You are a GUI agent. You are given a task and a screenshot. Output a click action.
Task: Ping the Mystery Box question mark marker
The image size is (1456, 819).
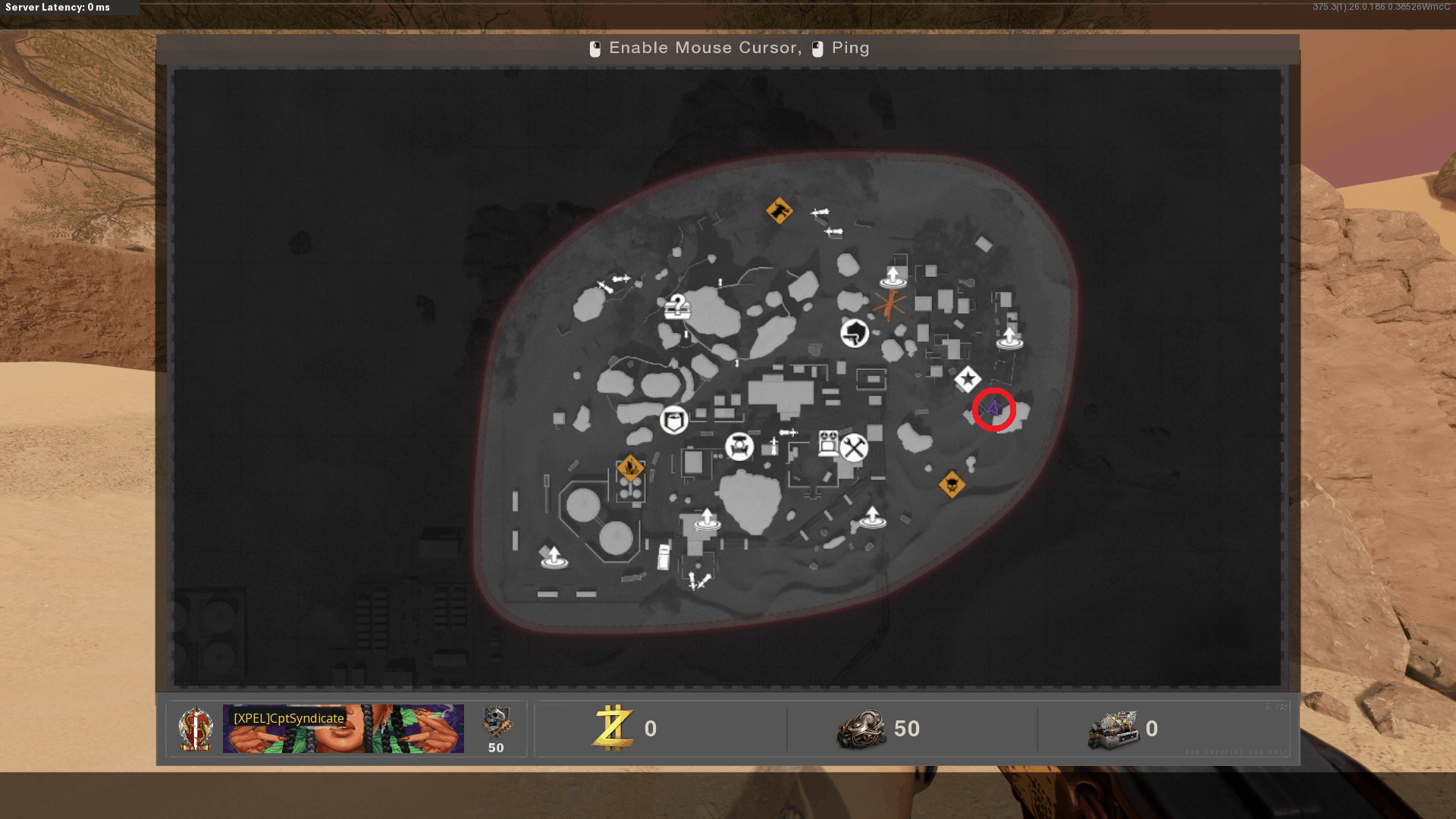point(677,306)
